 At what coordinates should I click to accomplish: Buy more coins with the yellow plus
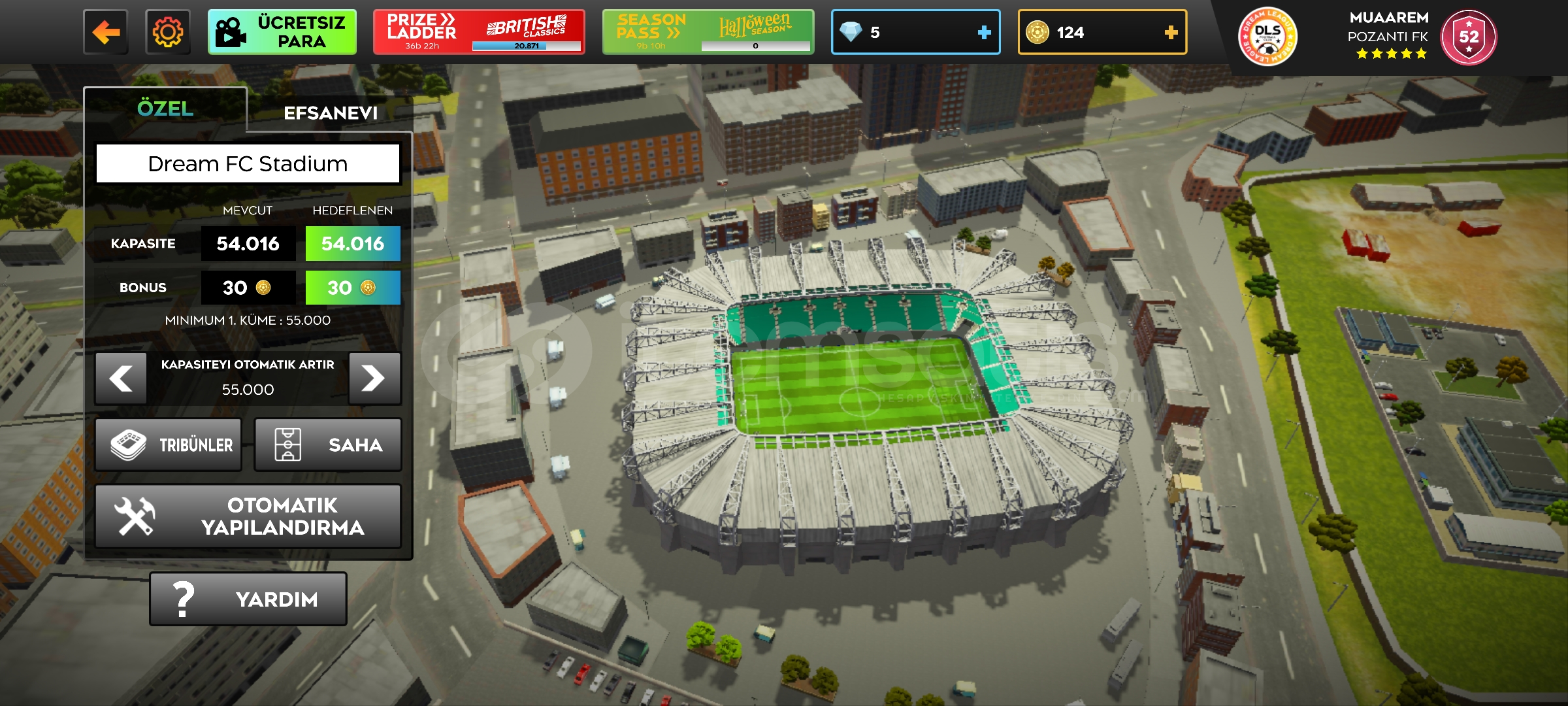pyautogui.click(x=1171, y=32)
